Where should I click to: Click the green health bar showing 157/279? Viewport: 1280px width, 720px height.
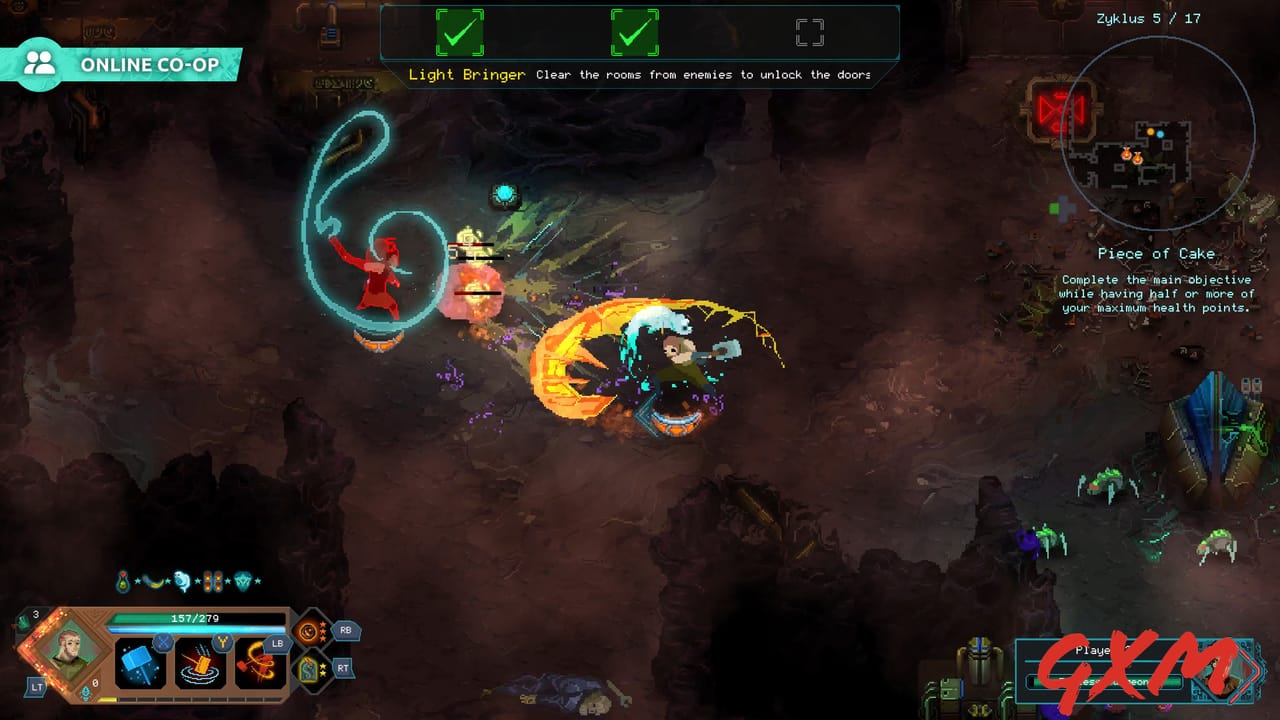point(194,619)
